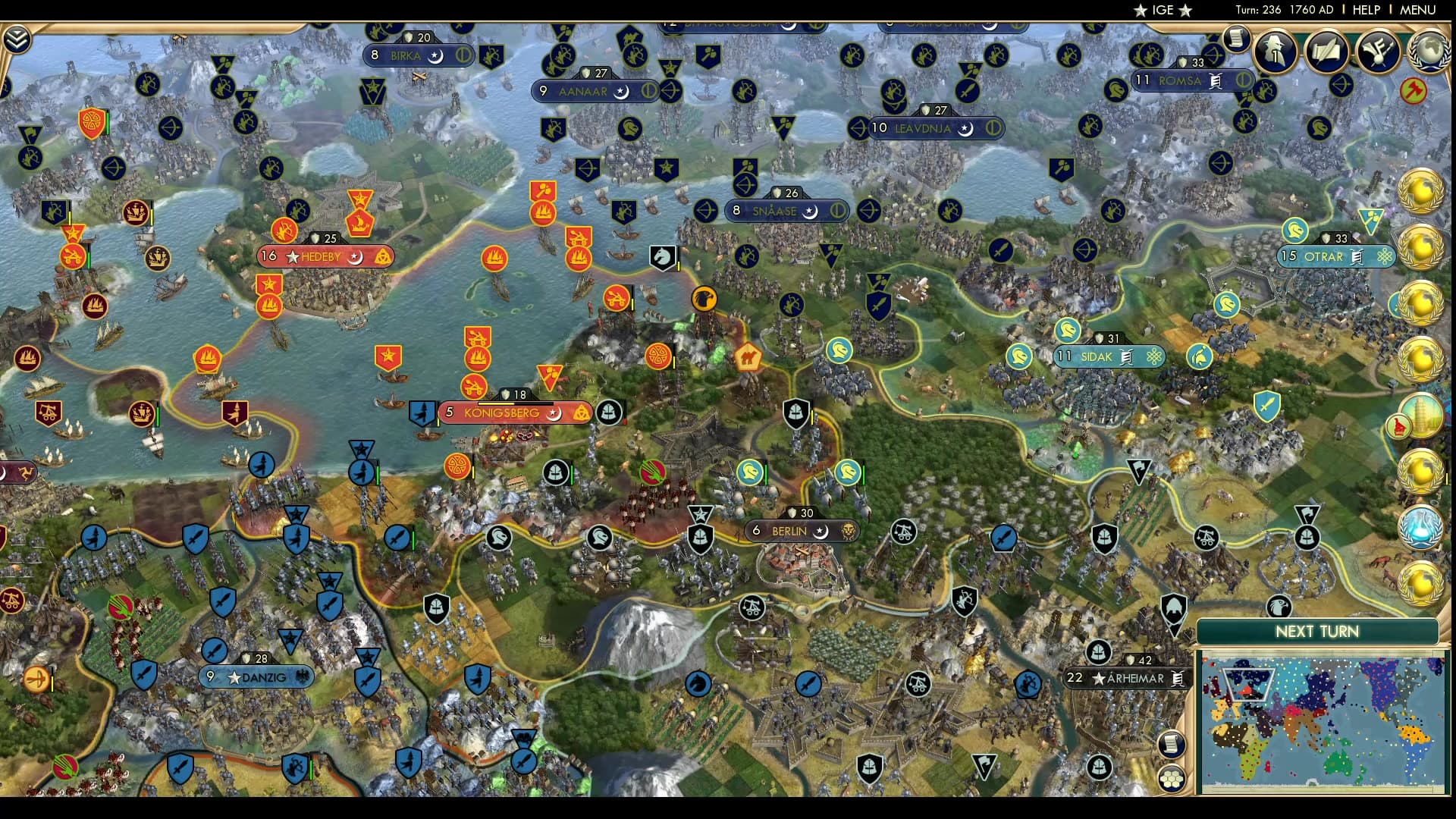This screenshot has height=819, width=1456.
Task: Open the Diplomacy overview scroll-and-quill icon
Action: tap(1327, 52)
